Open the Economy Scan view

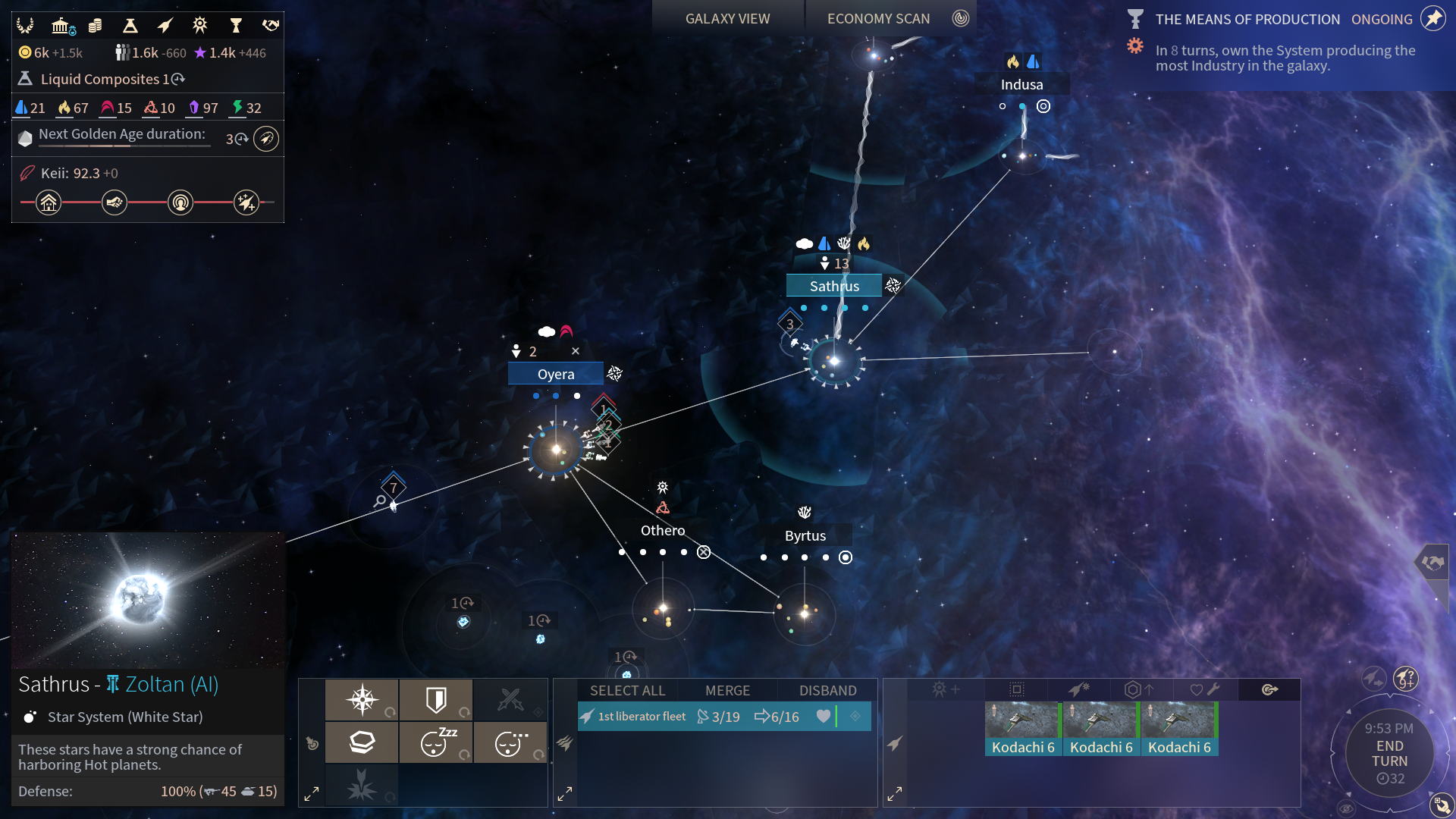878,19
